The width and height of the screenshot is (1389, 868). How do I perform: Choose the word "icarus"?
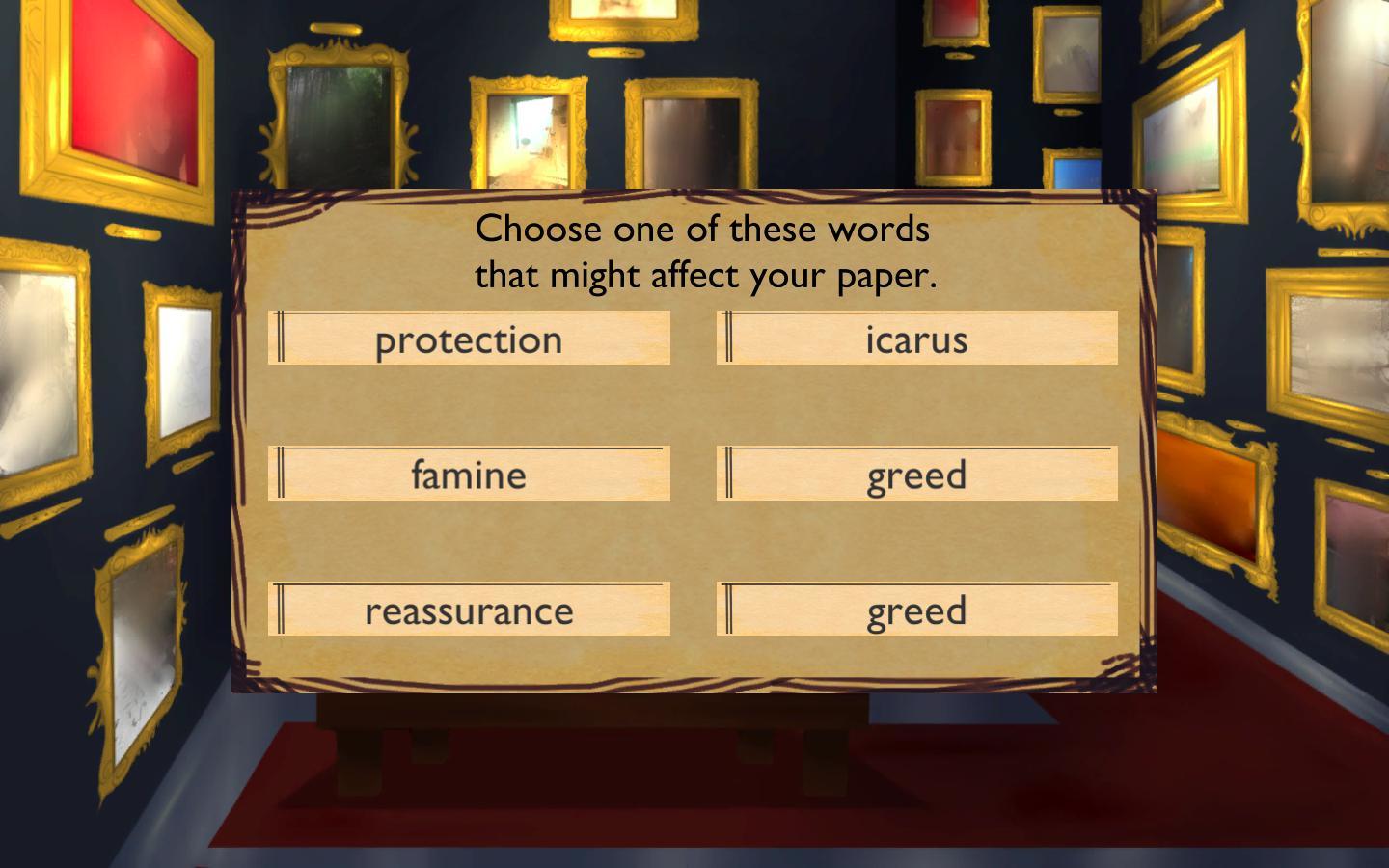[x=916, y=339]
